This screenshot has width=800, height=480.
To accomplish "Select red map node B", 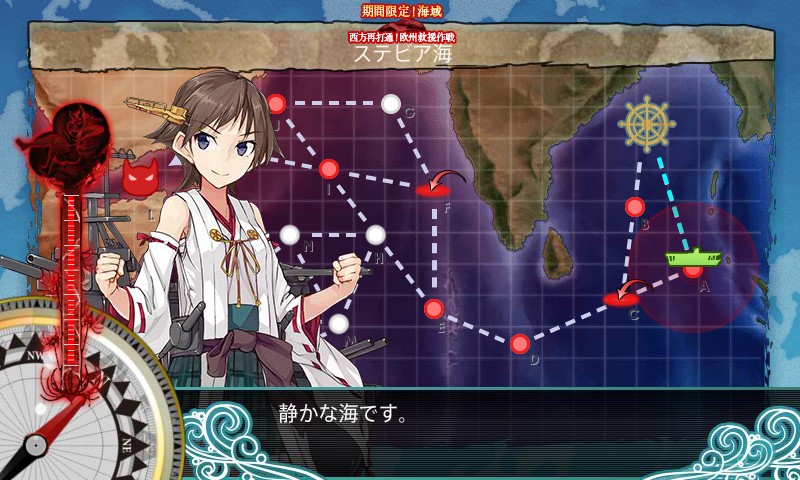I will [x=635, y=207].
